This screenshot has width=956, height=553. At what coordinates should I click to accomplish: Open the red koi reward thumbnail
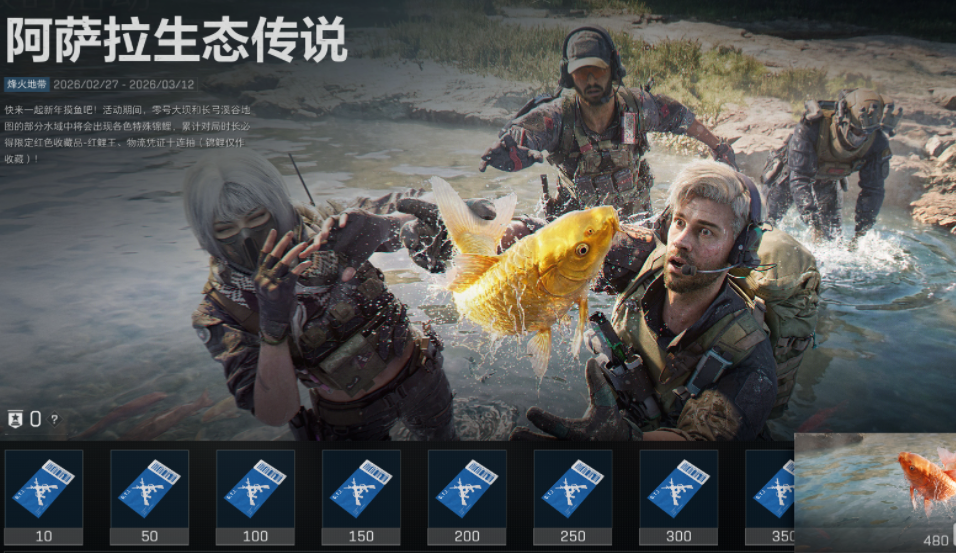875,485
